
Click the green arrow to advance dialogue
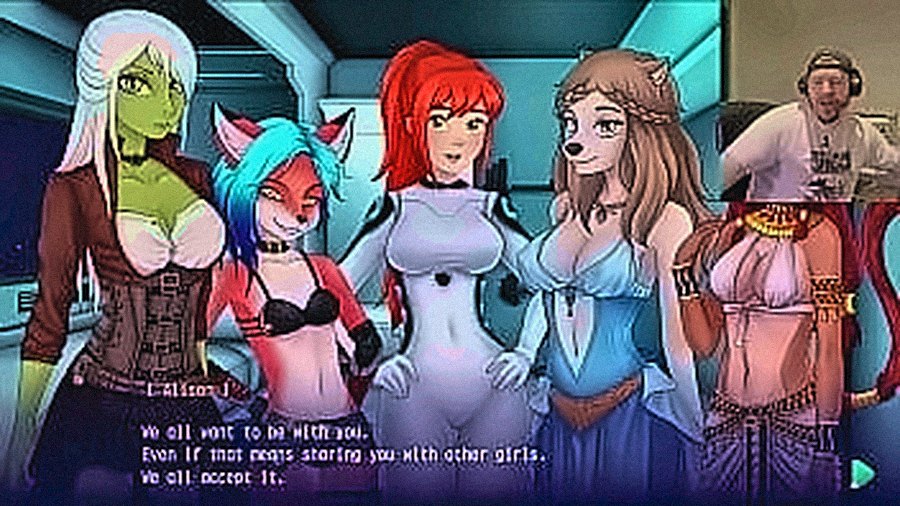[x=858, y=471]
